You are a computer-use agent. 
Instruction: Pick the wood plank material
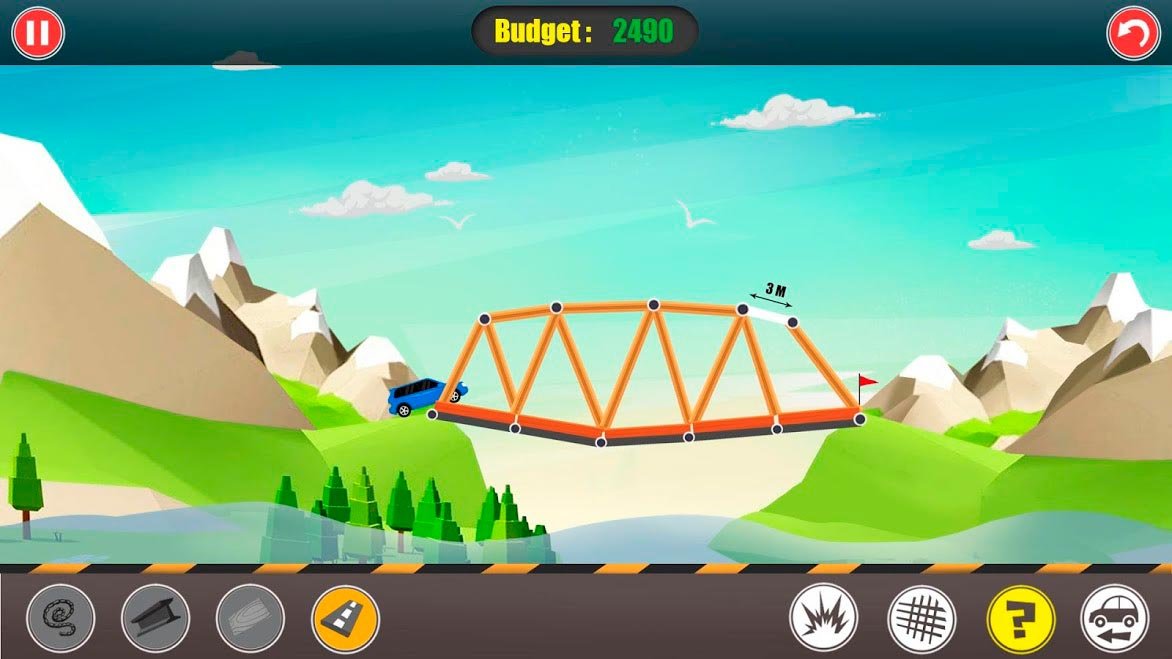(250, 618)
